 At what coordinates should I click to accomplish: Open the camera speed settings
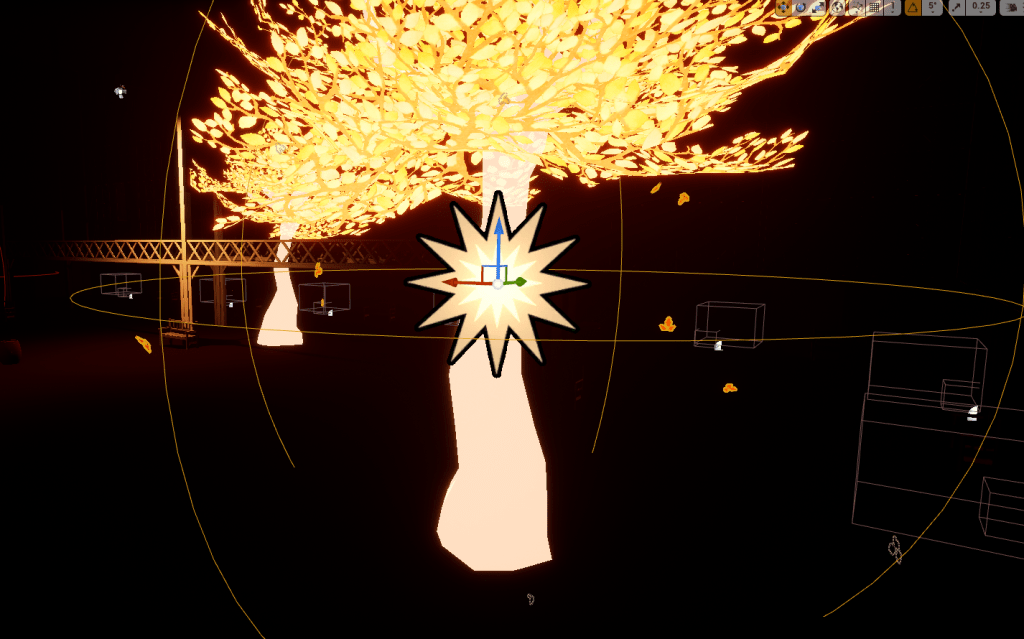coord(1011,7)
